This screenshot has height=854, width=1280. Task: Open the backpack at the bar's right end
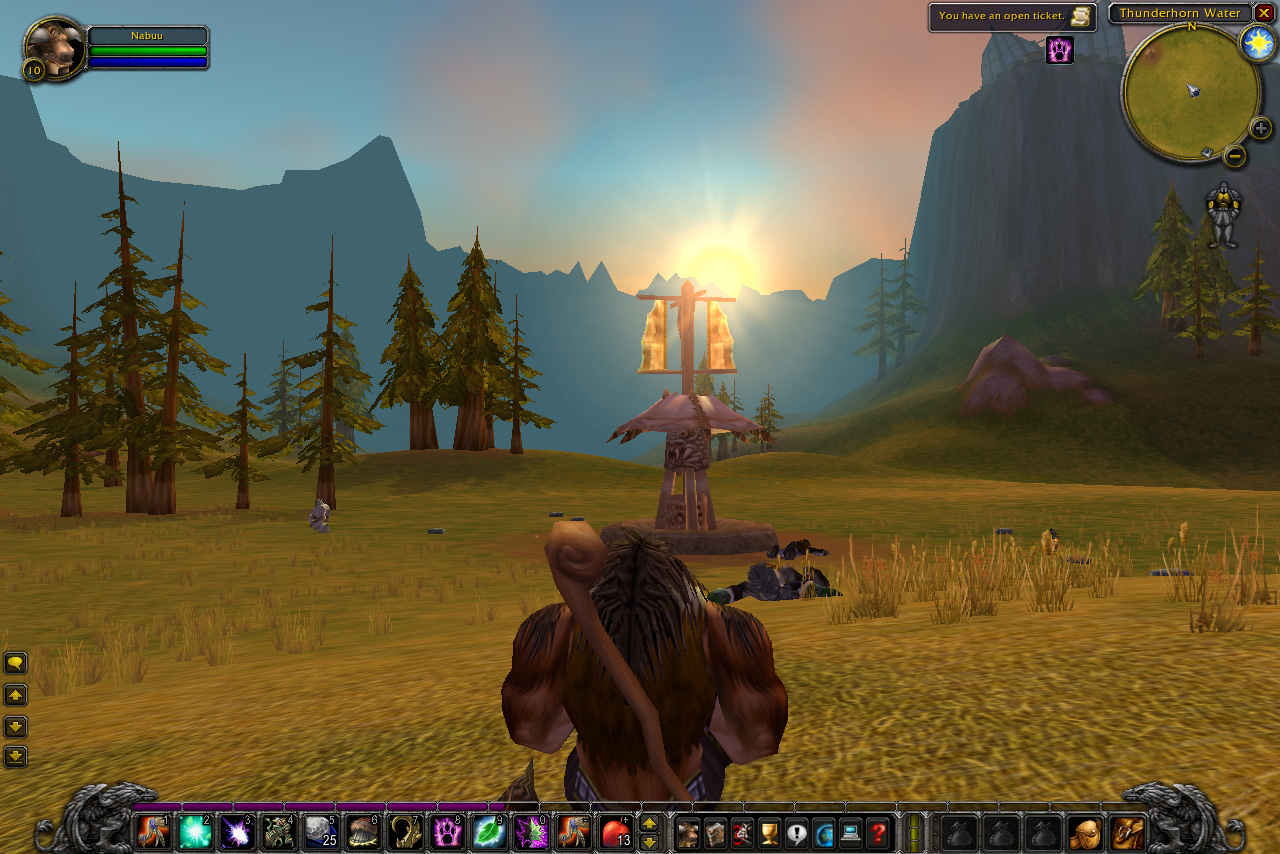coord(1128,832)
